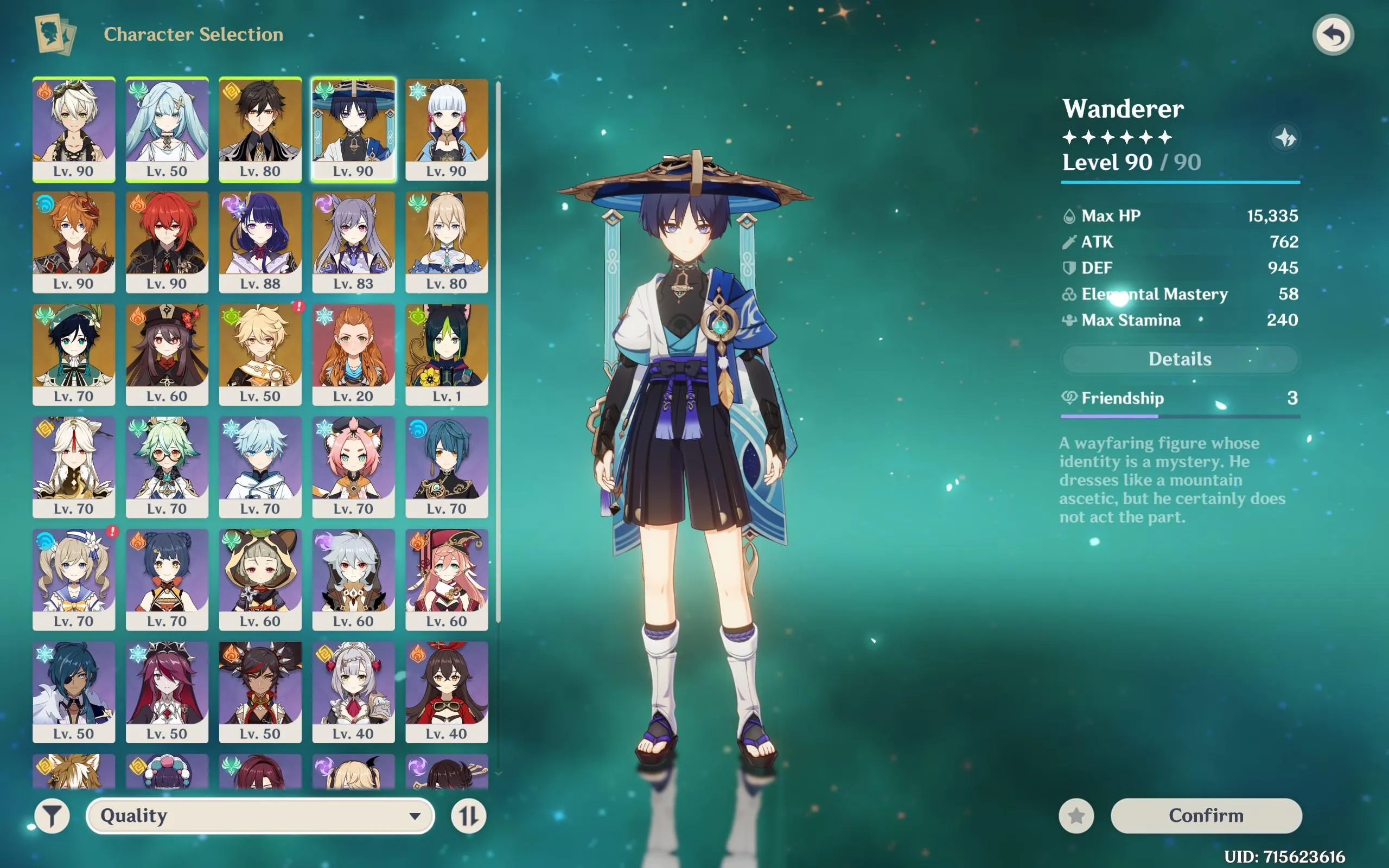The image size is (1389, 868).
Task: Select the Level 20 Aloy portrait
Action: click(354, 350)
